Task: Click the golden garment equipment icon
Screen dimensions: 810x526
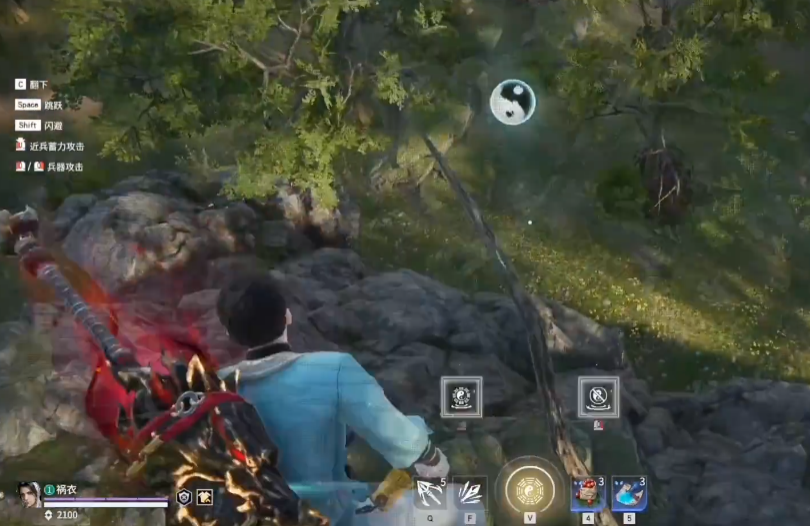Action: (204, 497)
